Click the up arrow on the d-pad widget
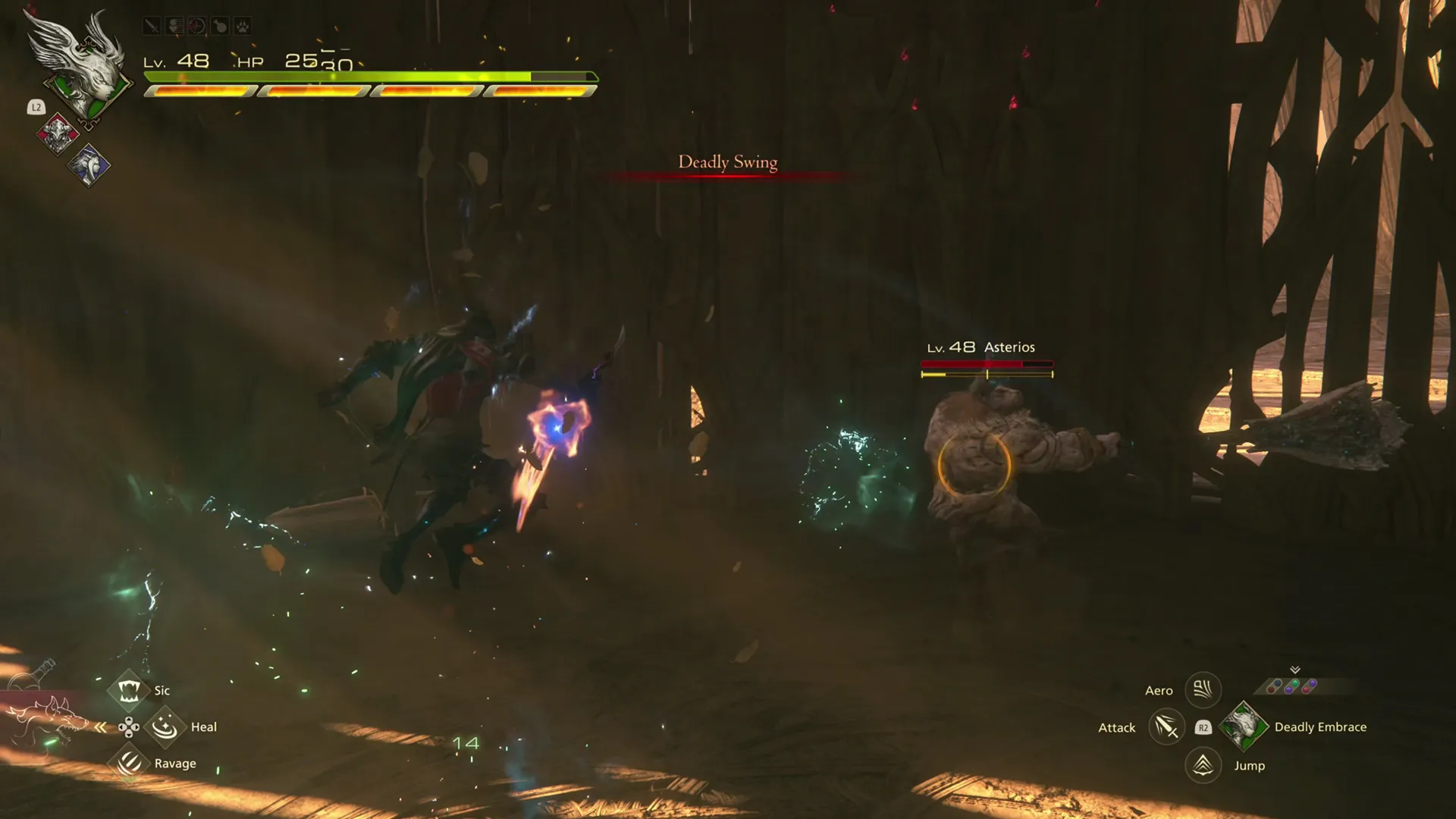The width and height of the screenshot is (1456, 819). click(x=129, y=719)
